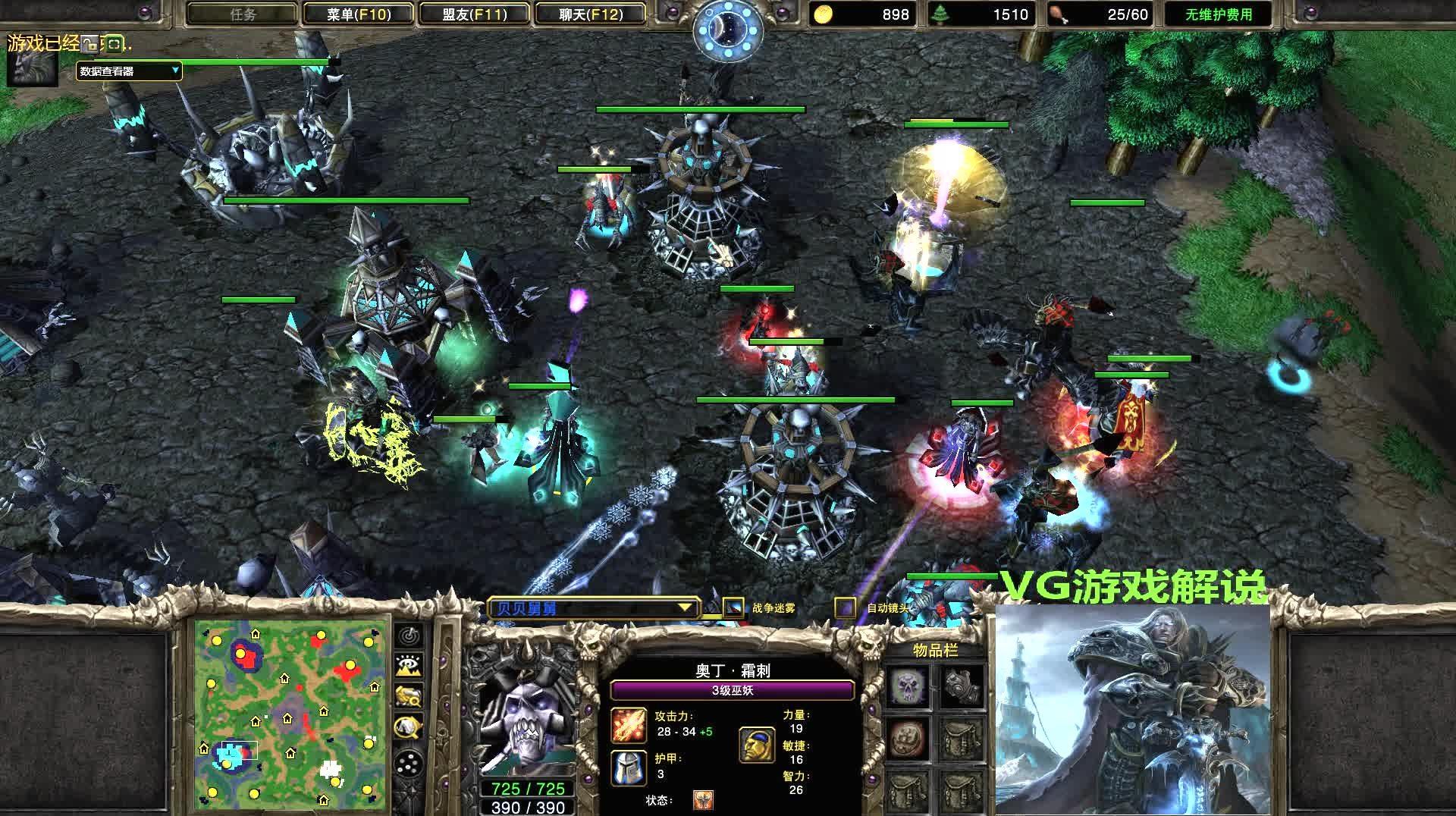Click on the minimap
Screen dimensions: 1456x816
(290, 714)
